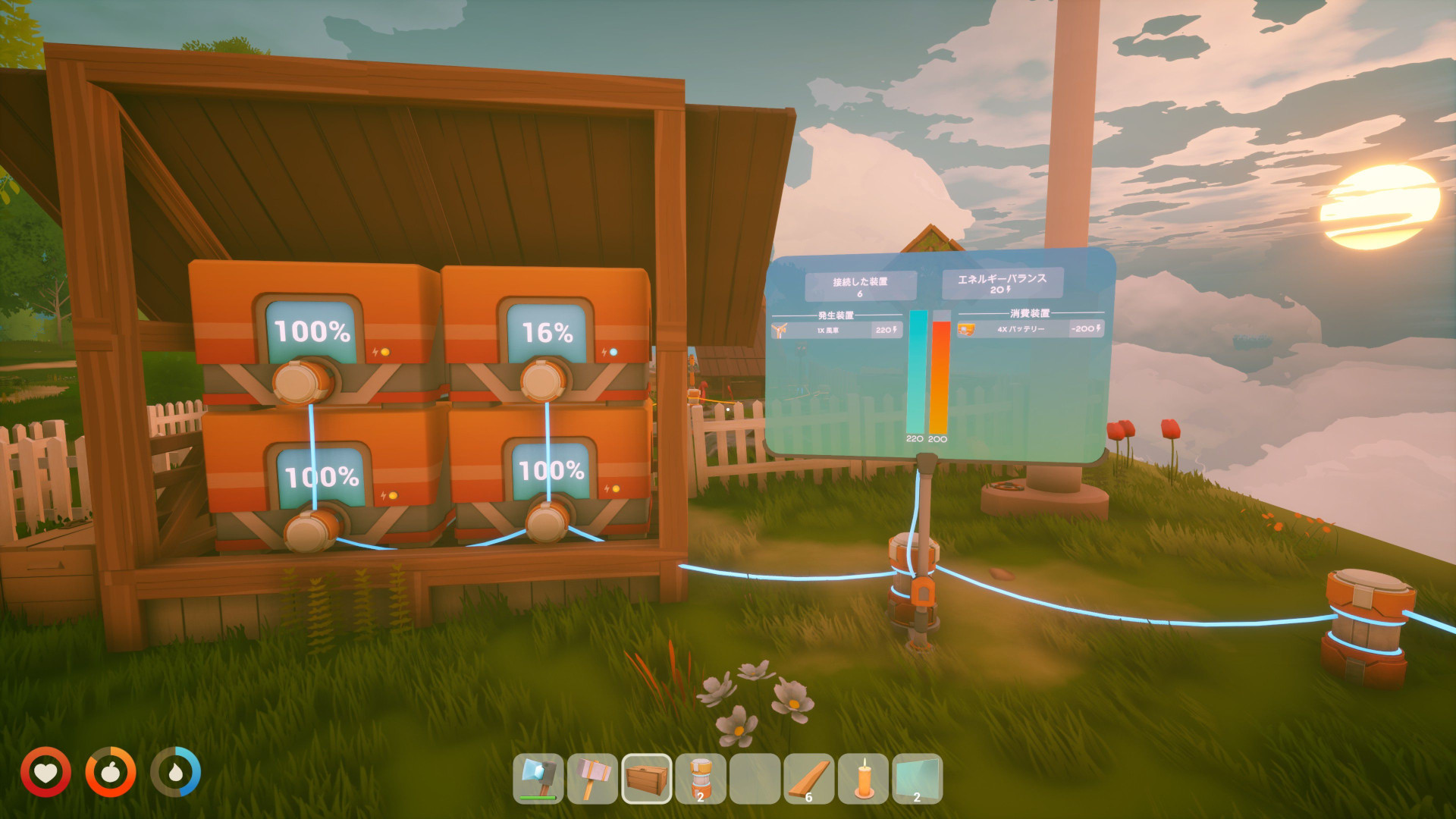The height and width of the screenshot is (819, 1456).
Task: Select the axe in the hotbar
Action: [538, 778]
